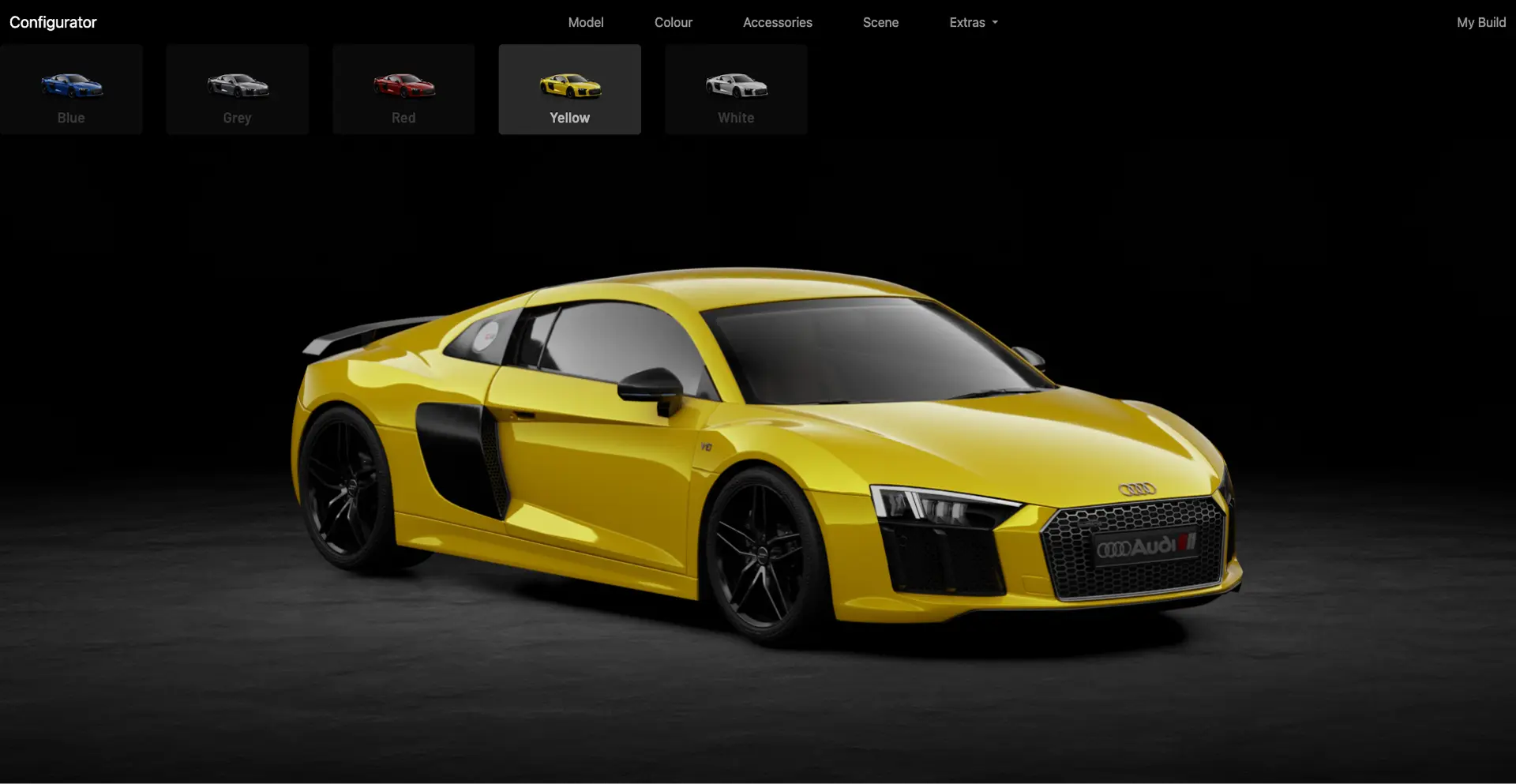Image resolution: width=1516 pixels, height=784 pixels.
Task: Open the Accessories section
Action: [777, 22]
